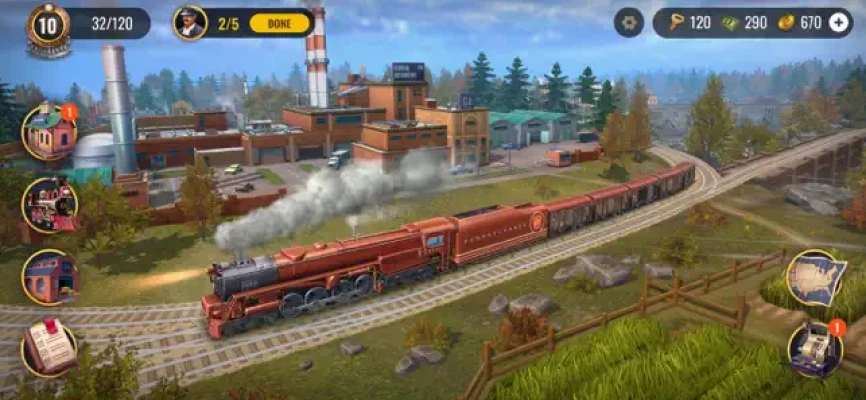
Task: Open the contracts book icon
Action: click(49, 348)
